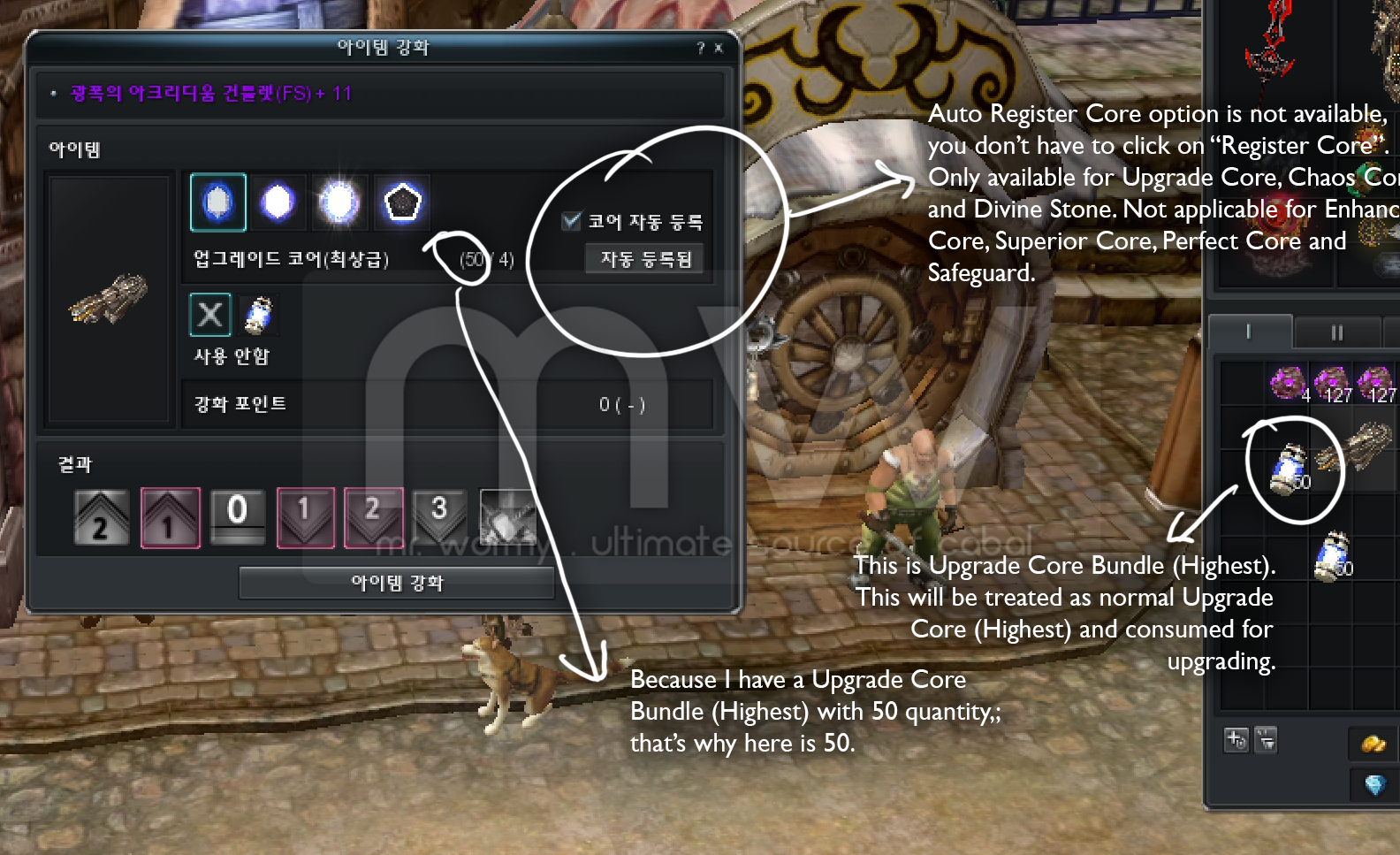Viewport: 1400px width, 855px height.
Task: Click the circled Upgrade Core Bundle in inventory
Action: tap(1290, 468)
